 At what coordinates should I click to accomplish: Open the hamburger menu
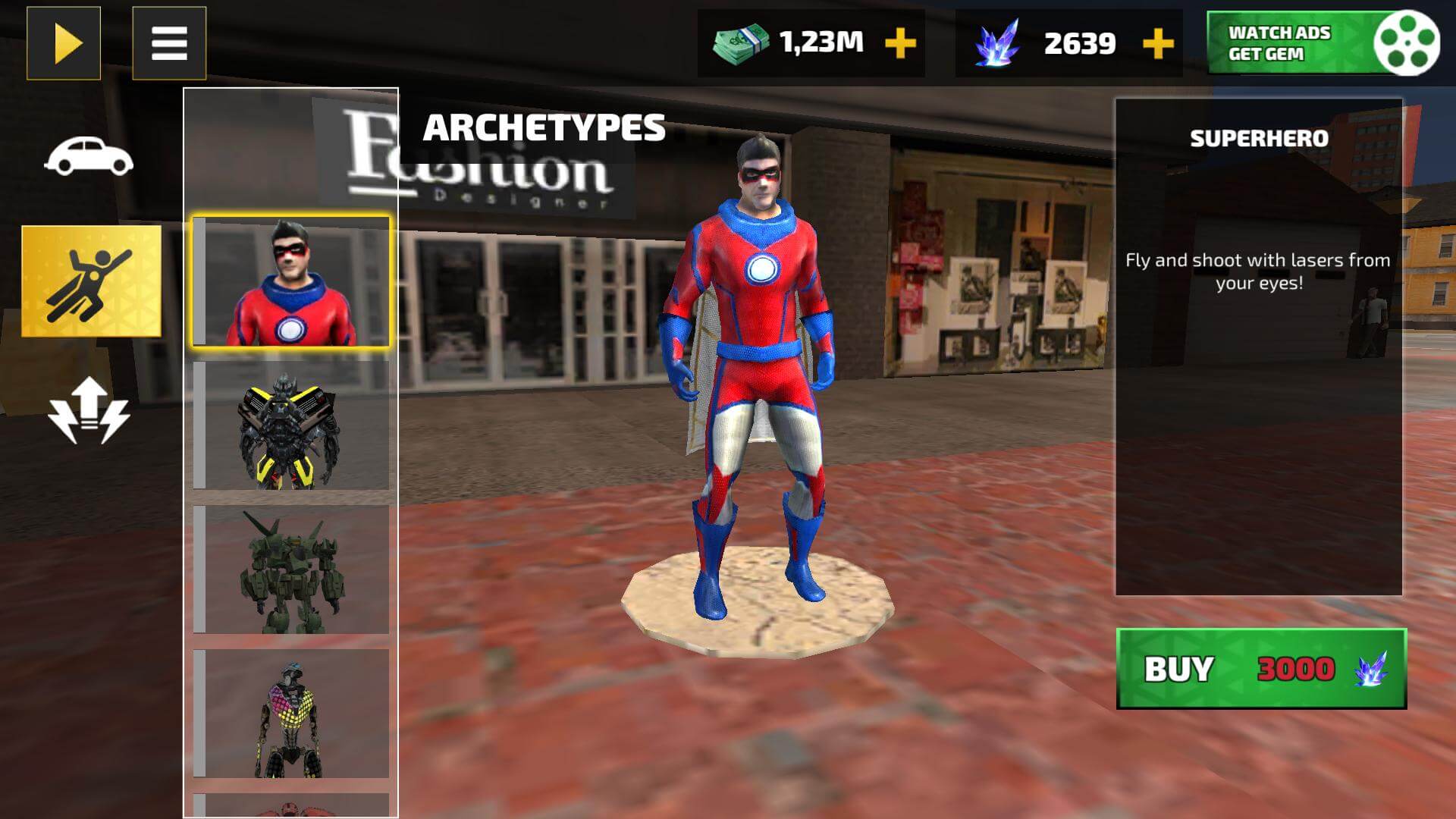coord(171,43)
